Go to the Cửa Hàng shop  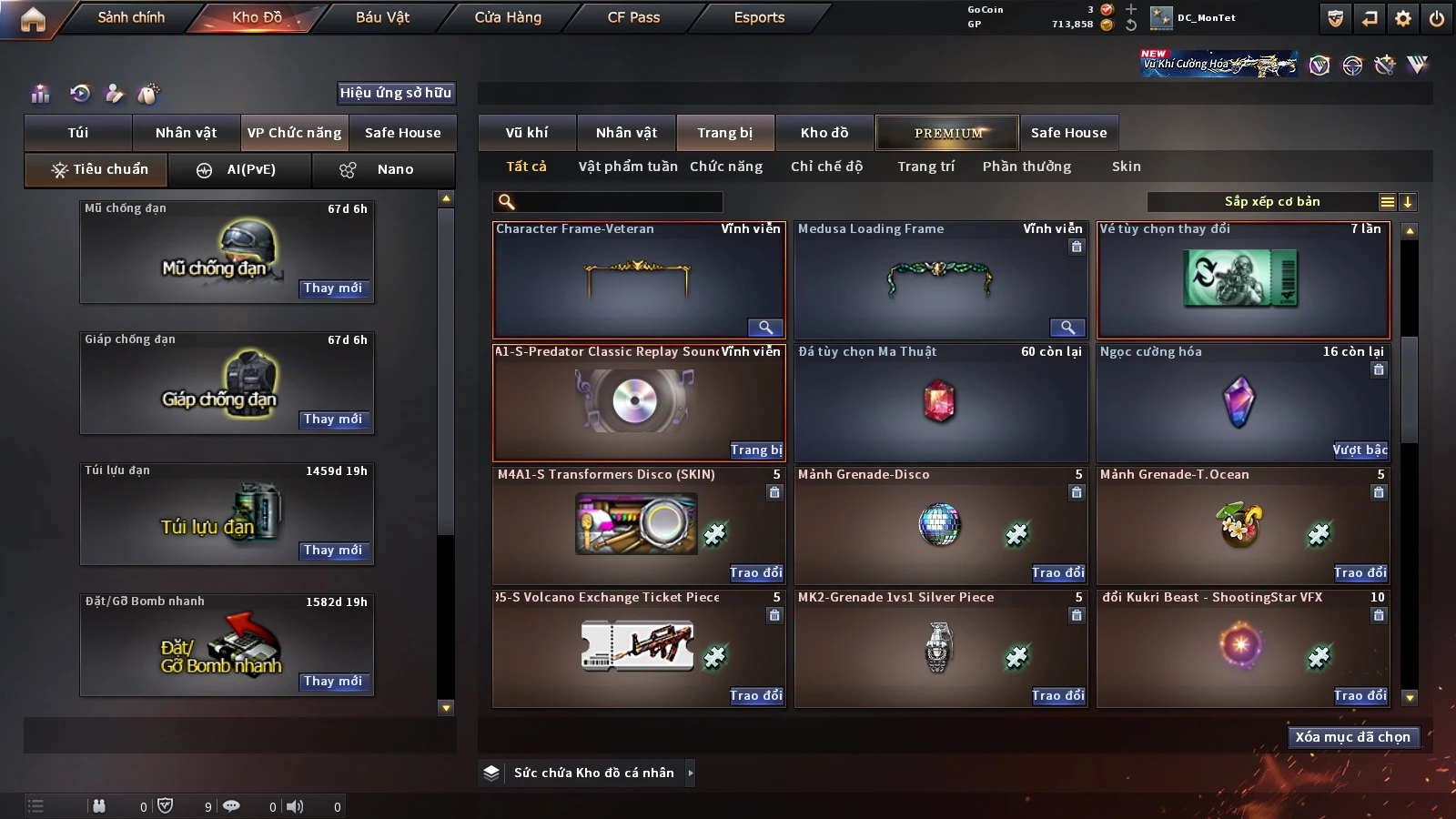click(508, 17)
